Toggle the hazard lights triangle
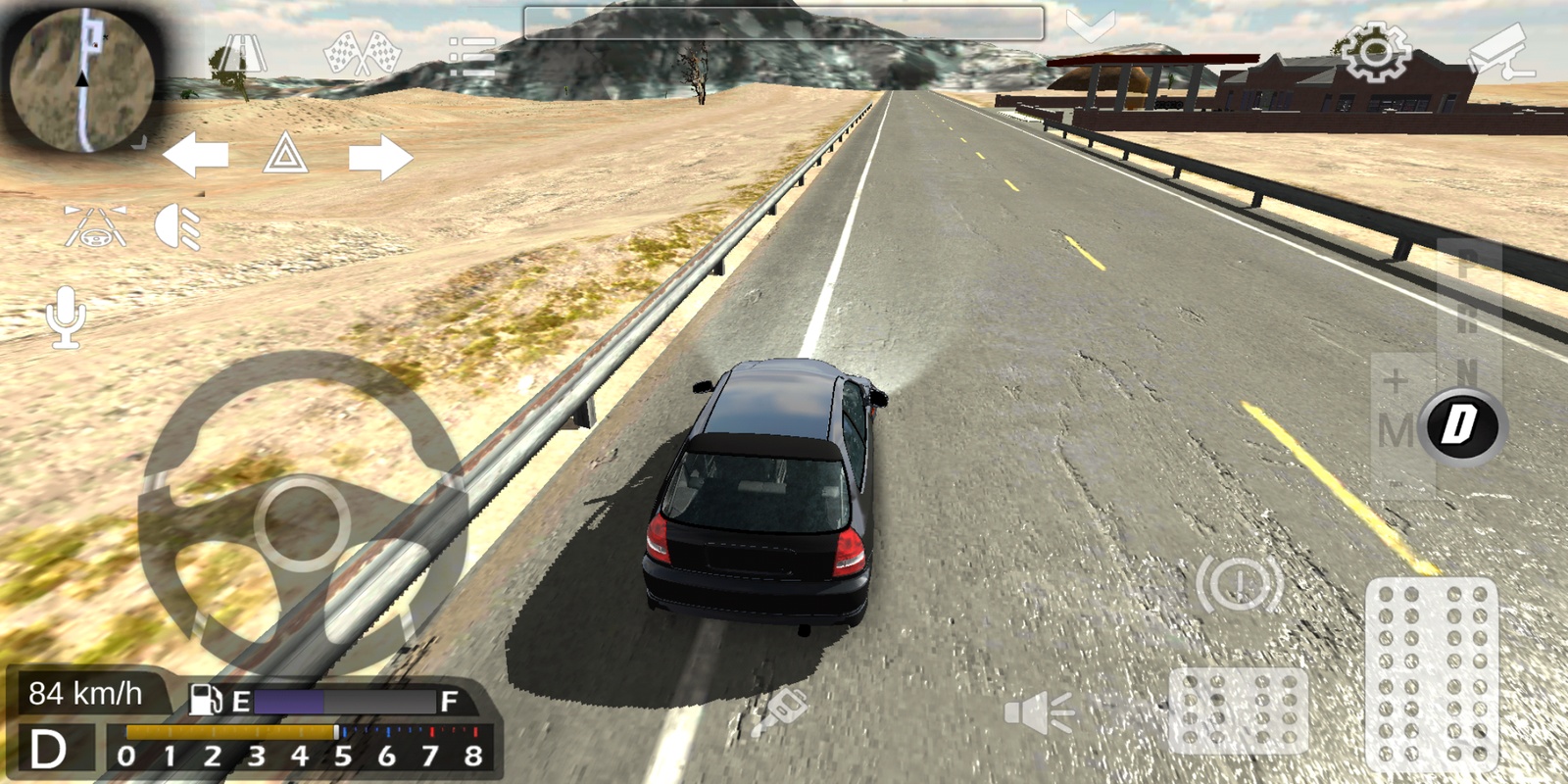The image size is (1568, 784). pyautogui.click(x=285, y=155)
